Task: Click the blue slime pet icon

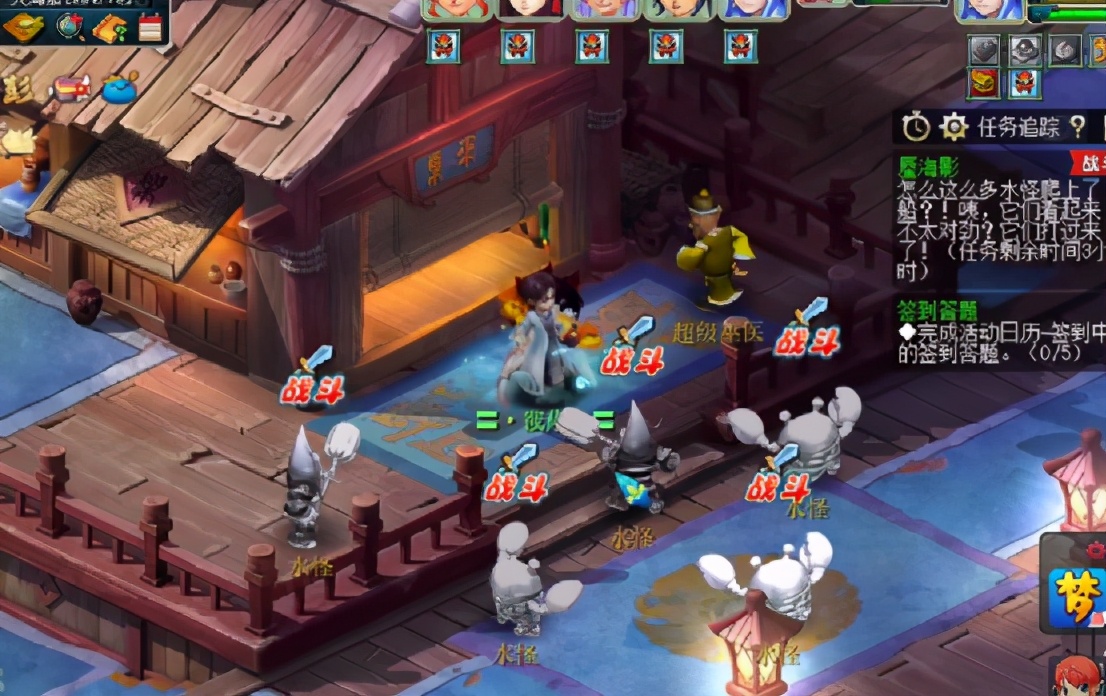Action: click(x=120, y=87)
